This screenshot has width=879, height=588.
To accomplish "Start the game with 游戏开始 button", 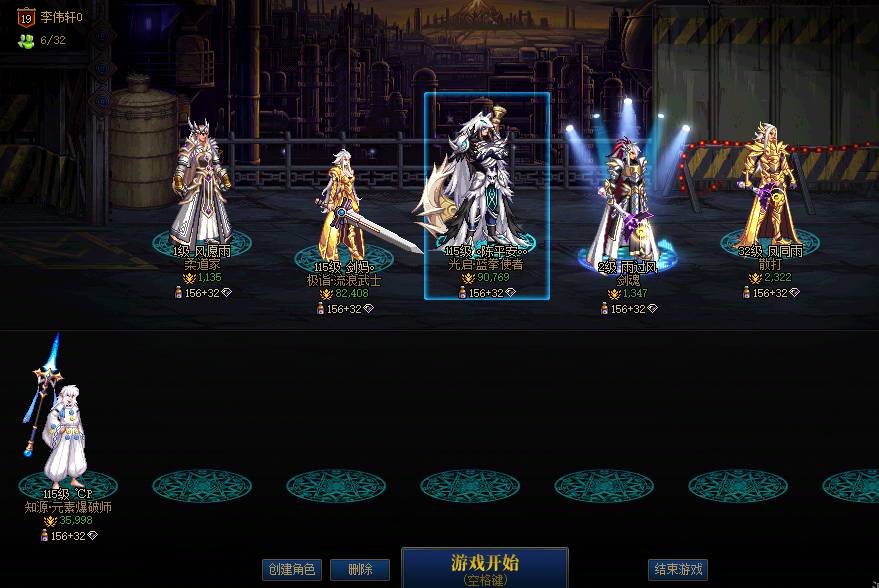I will click(485, 566).
